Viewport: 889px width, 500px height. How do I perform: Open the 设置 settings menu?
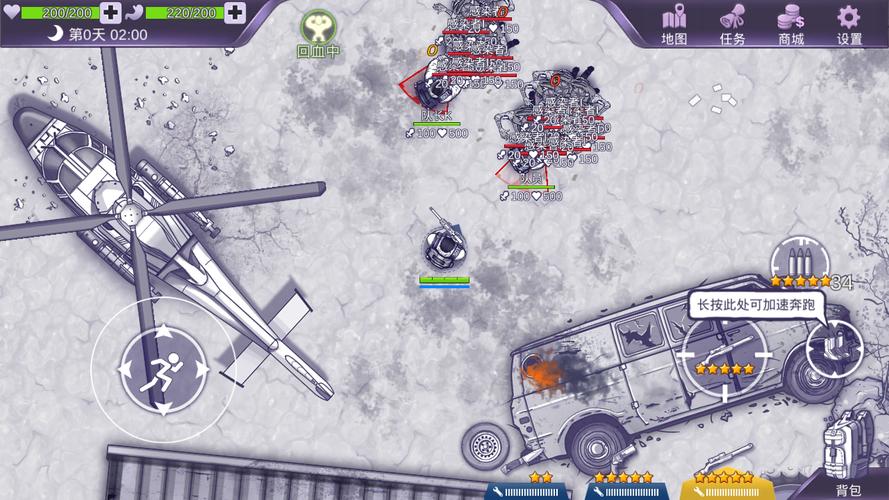tap(849, 23)
